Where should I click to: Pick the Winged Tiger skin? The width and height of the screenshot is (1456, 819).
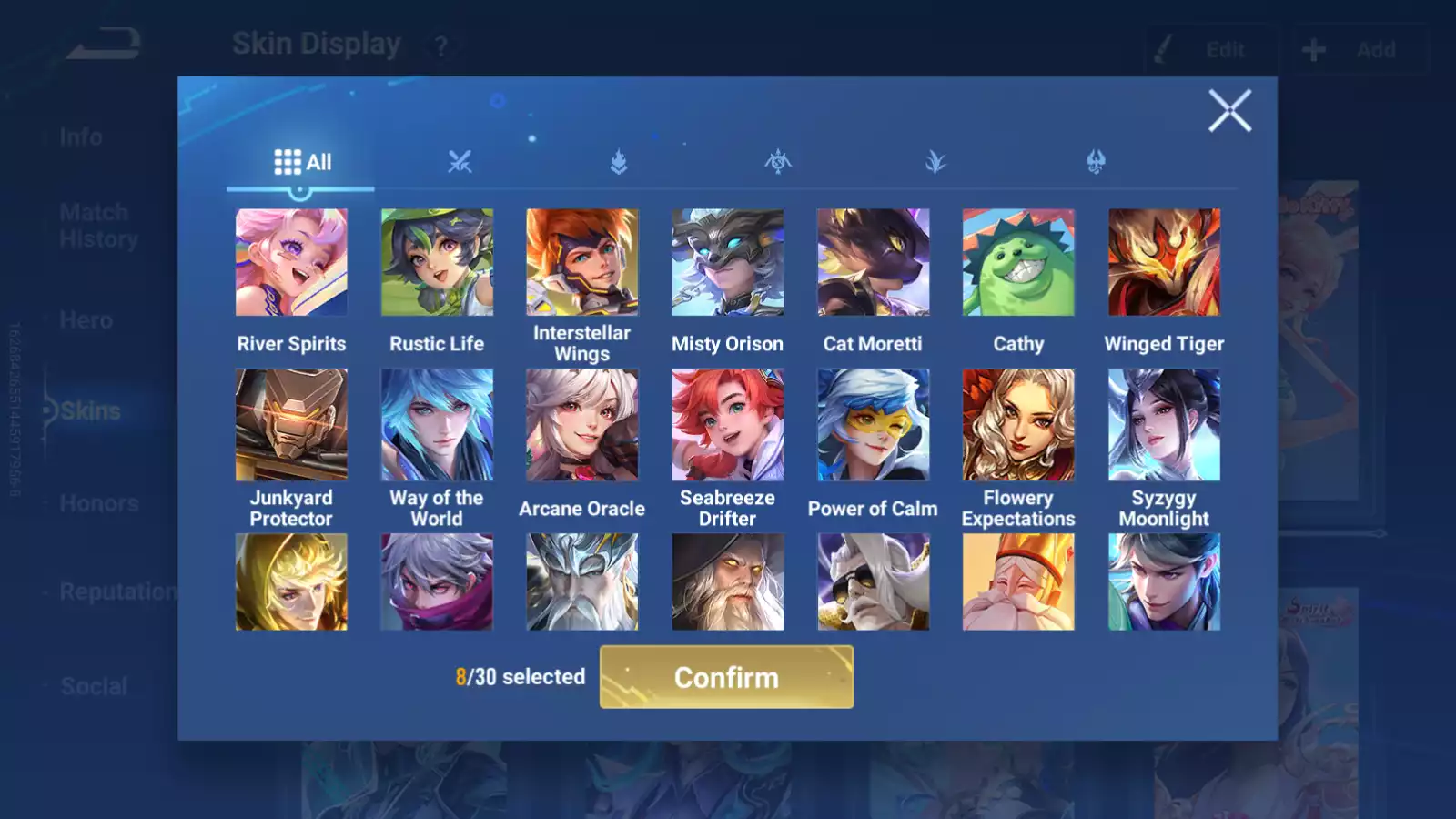[1164, 263]
